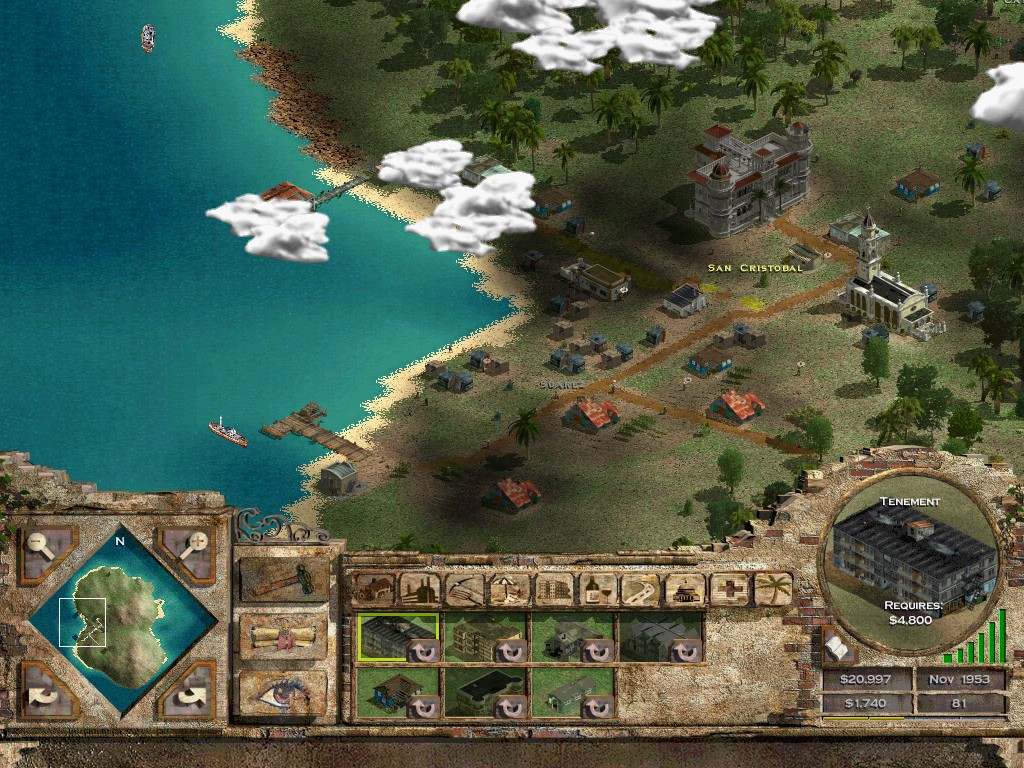Screen dimensions: 1024x768
Task: Switch to the housing category tab
Action: click(x=373, y=589)
